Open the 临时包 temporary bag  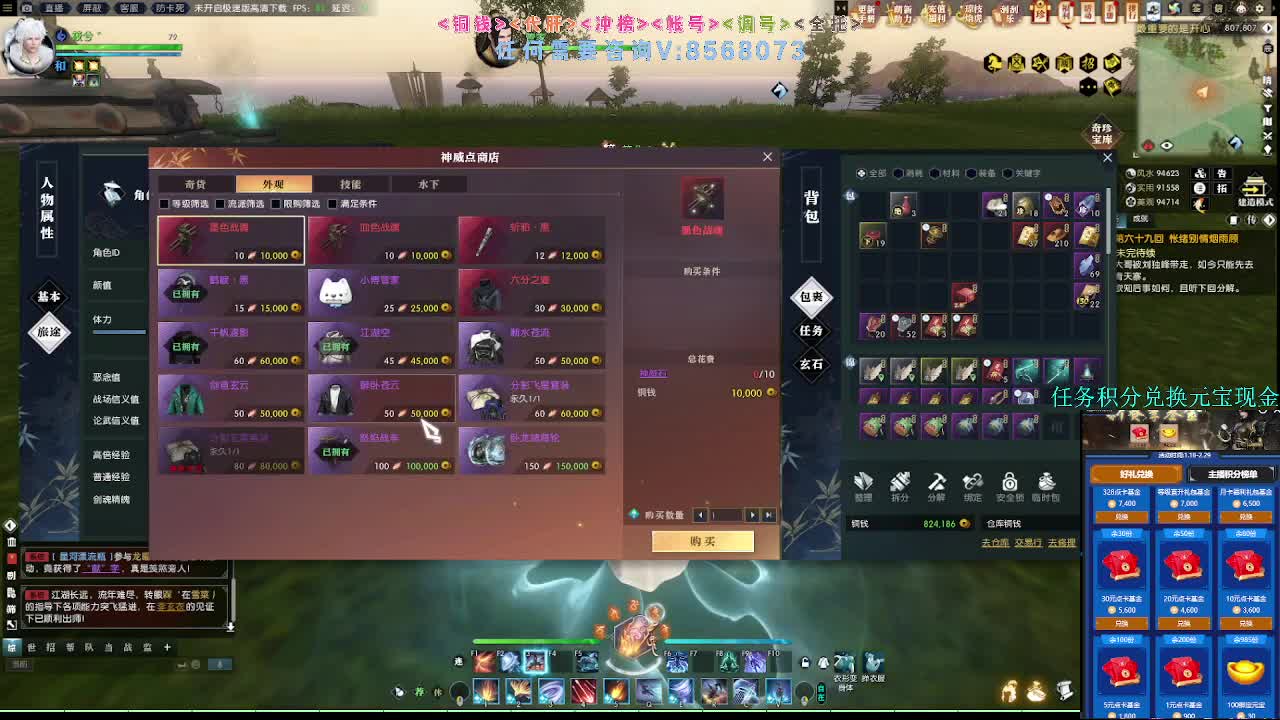[1045, 483]
